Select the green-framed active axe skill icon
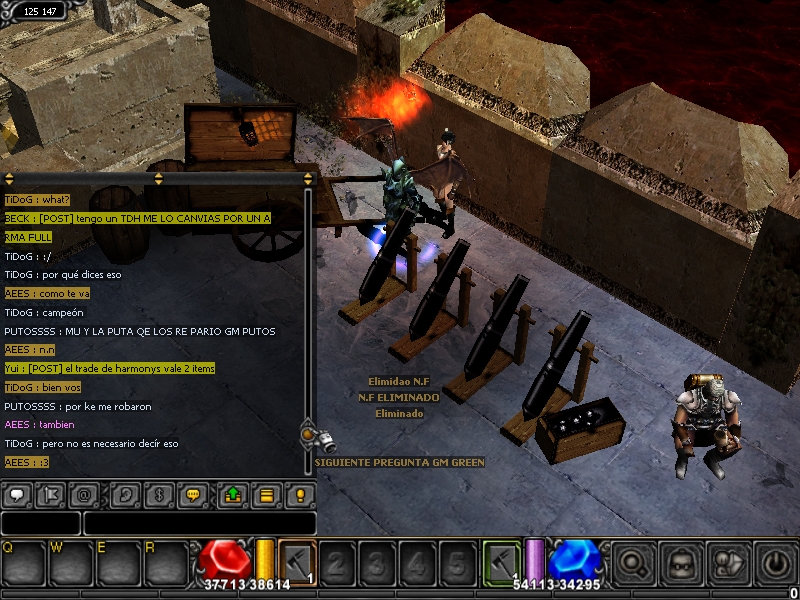 (x=502, y=561)
